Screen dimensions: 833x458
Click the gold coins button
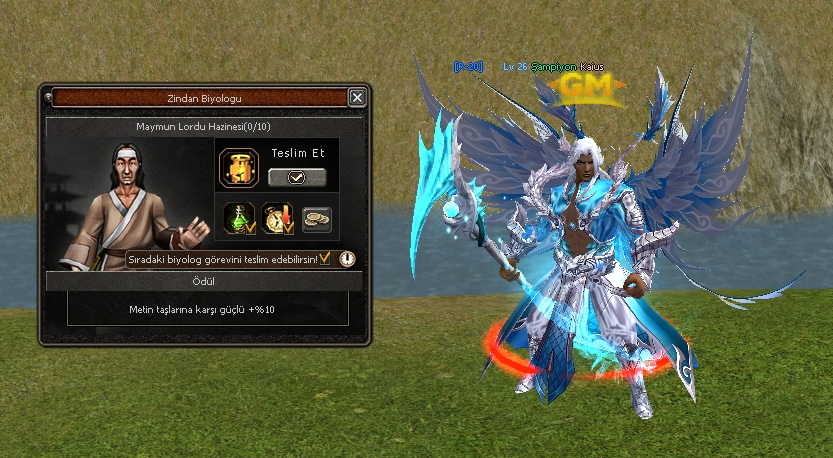coord(316,219)
